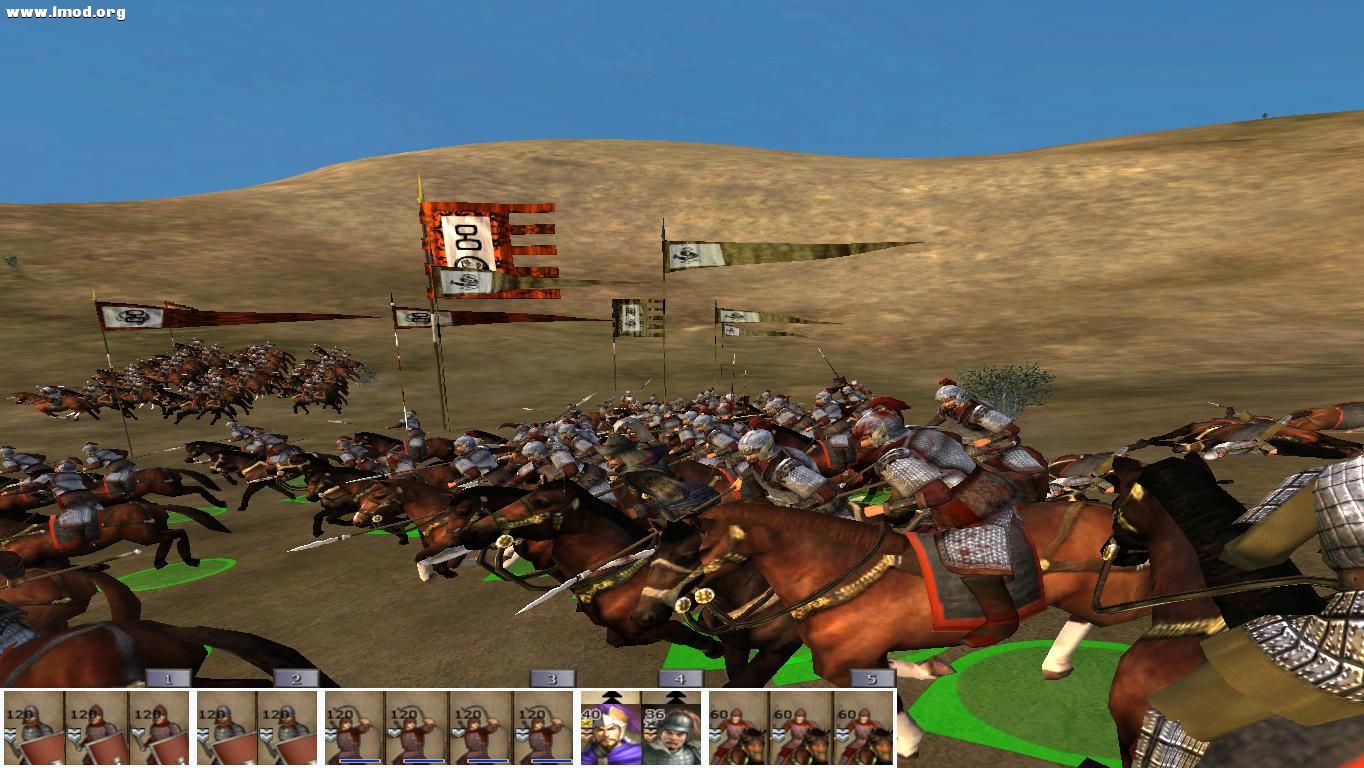1364x768 pixels.
Task: Click the gold star rank icon on the general's card
Action: click(587, 724)
